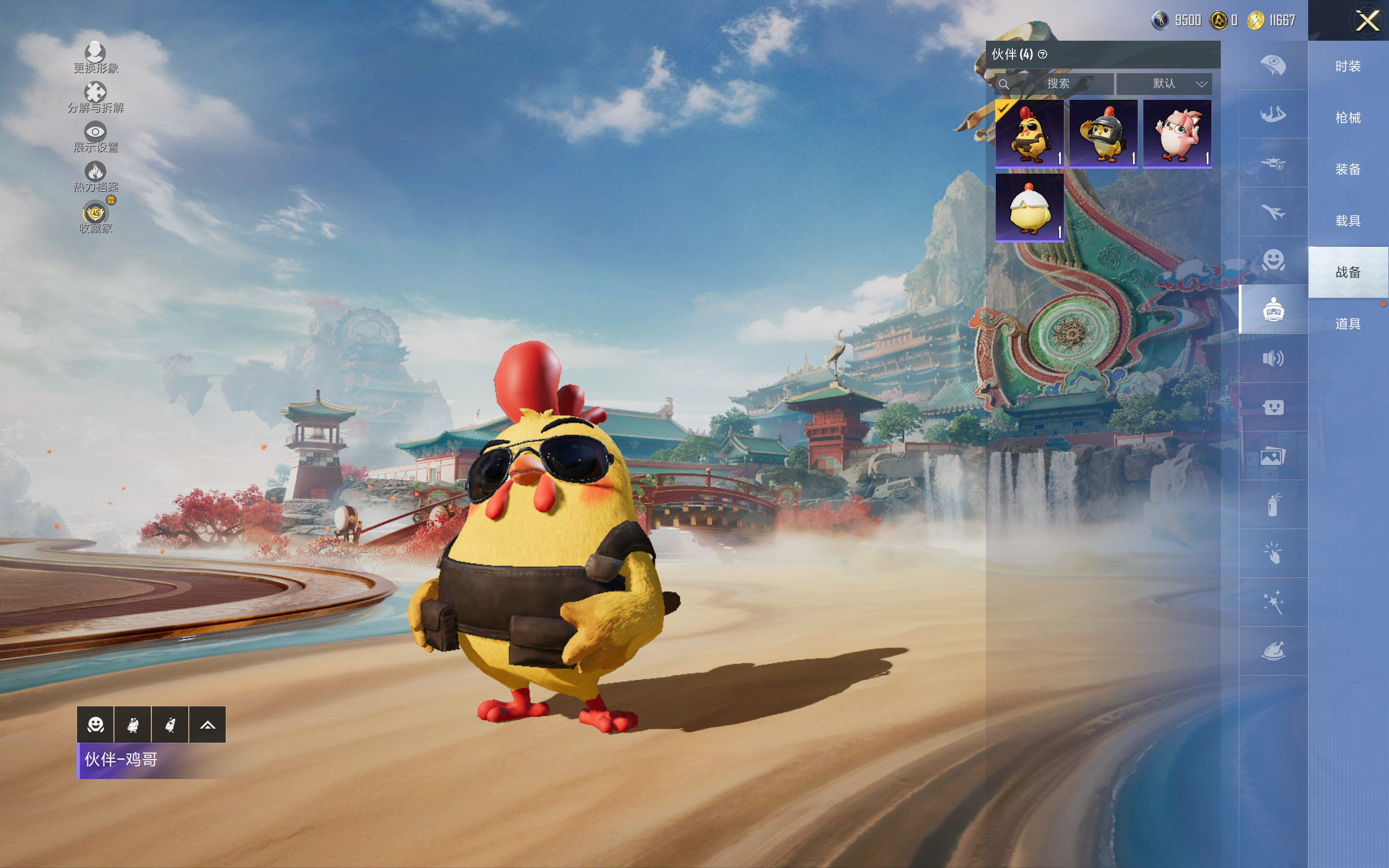Viewport: 1389px width, 868px height.
Task: Expand the companion action bar arrow
Action: [x=207, y=725]
